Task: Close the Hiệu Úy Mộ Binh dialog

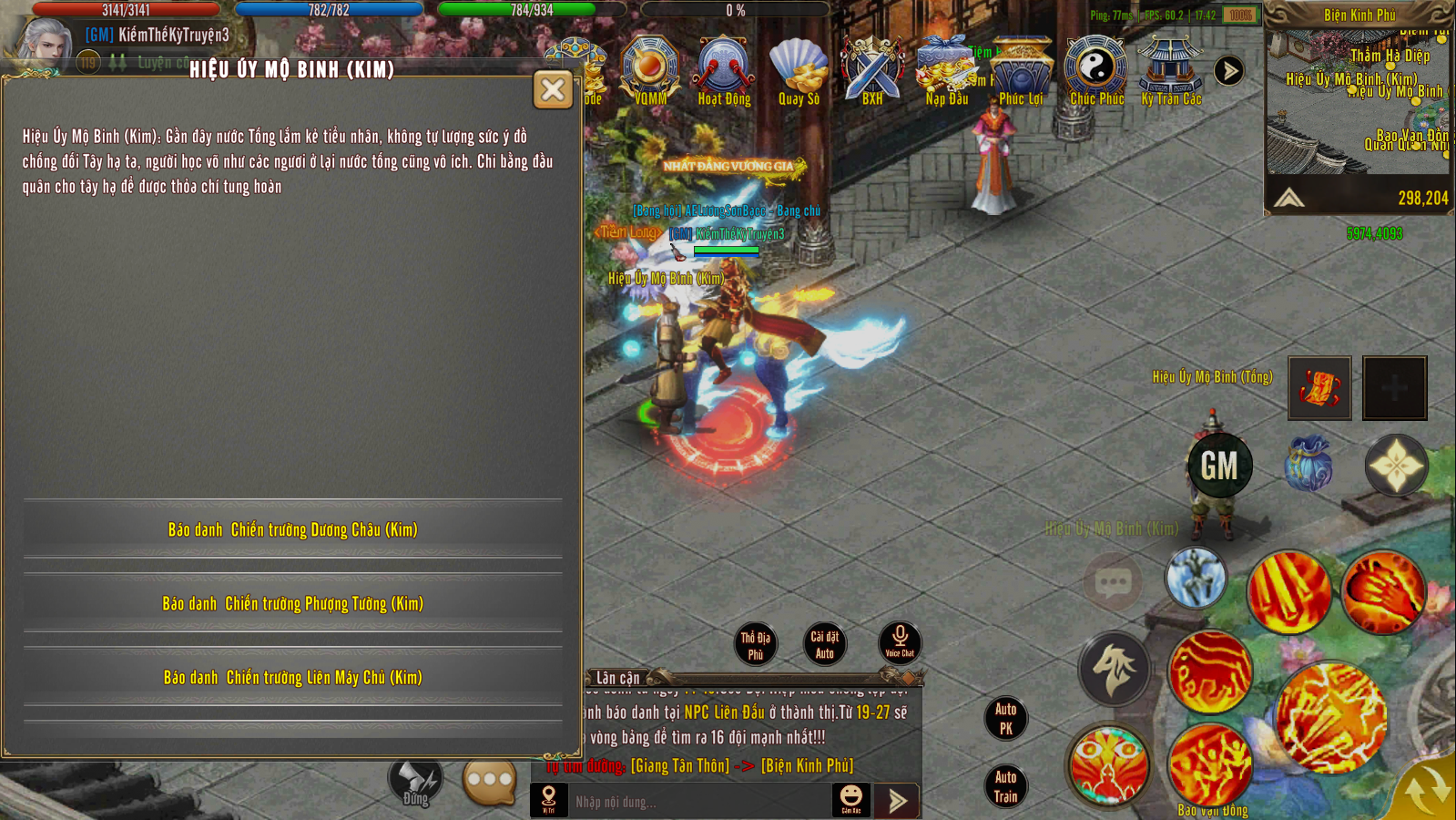Action: pos(553,89)
